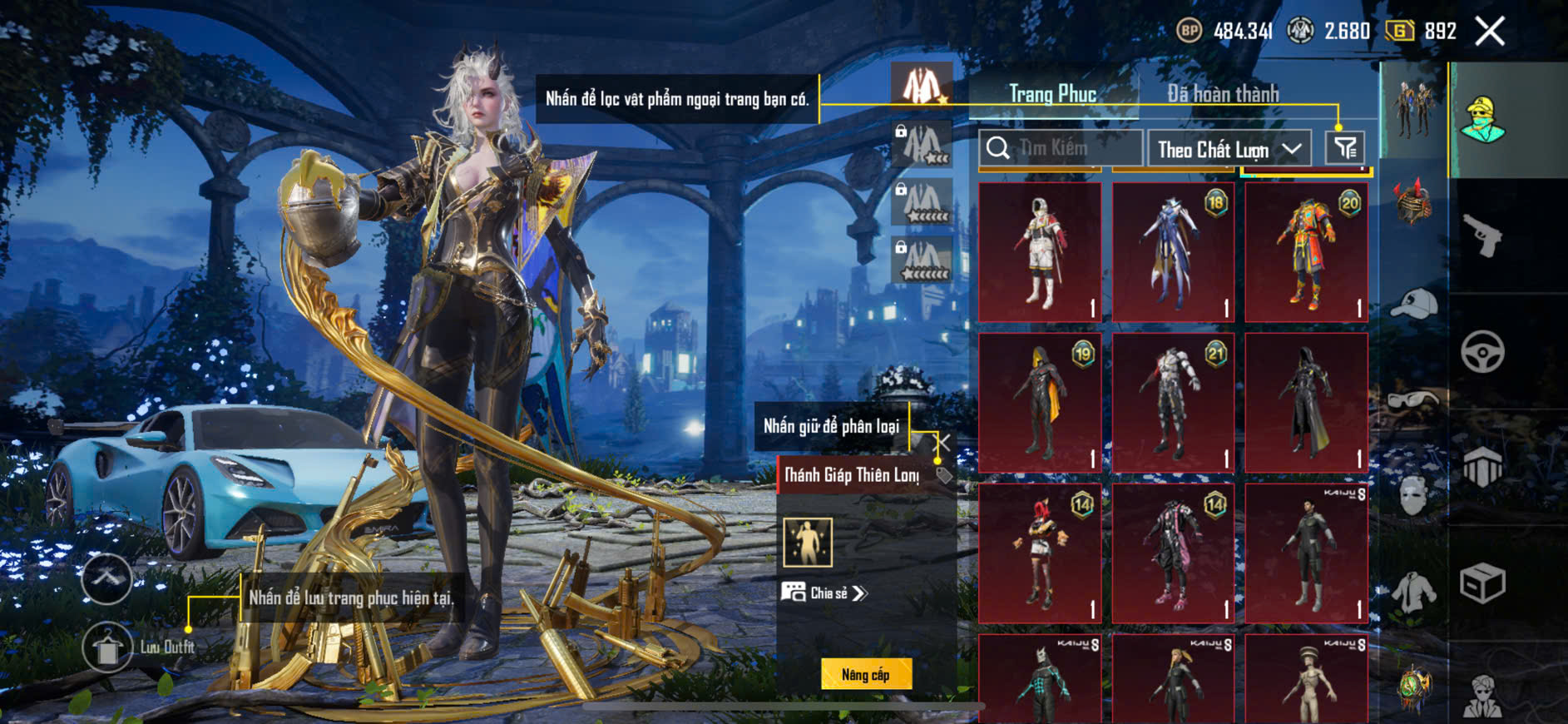
Task: Close the inventory with the X button
Action: pyautogui.click(x=1489, y=32)
